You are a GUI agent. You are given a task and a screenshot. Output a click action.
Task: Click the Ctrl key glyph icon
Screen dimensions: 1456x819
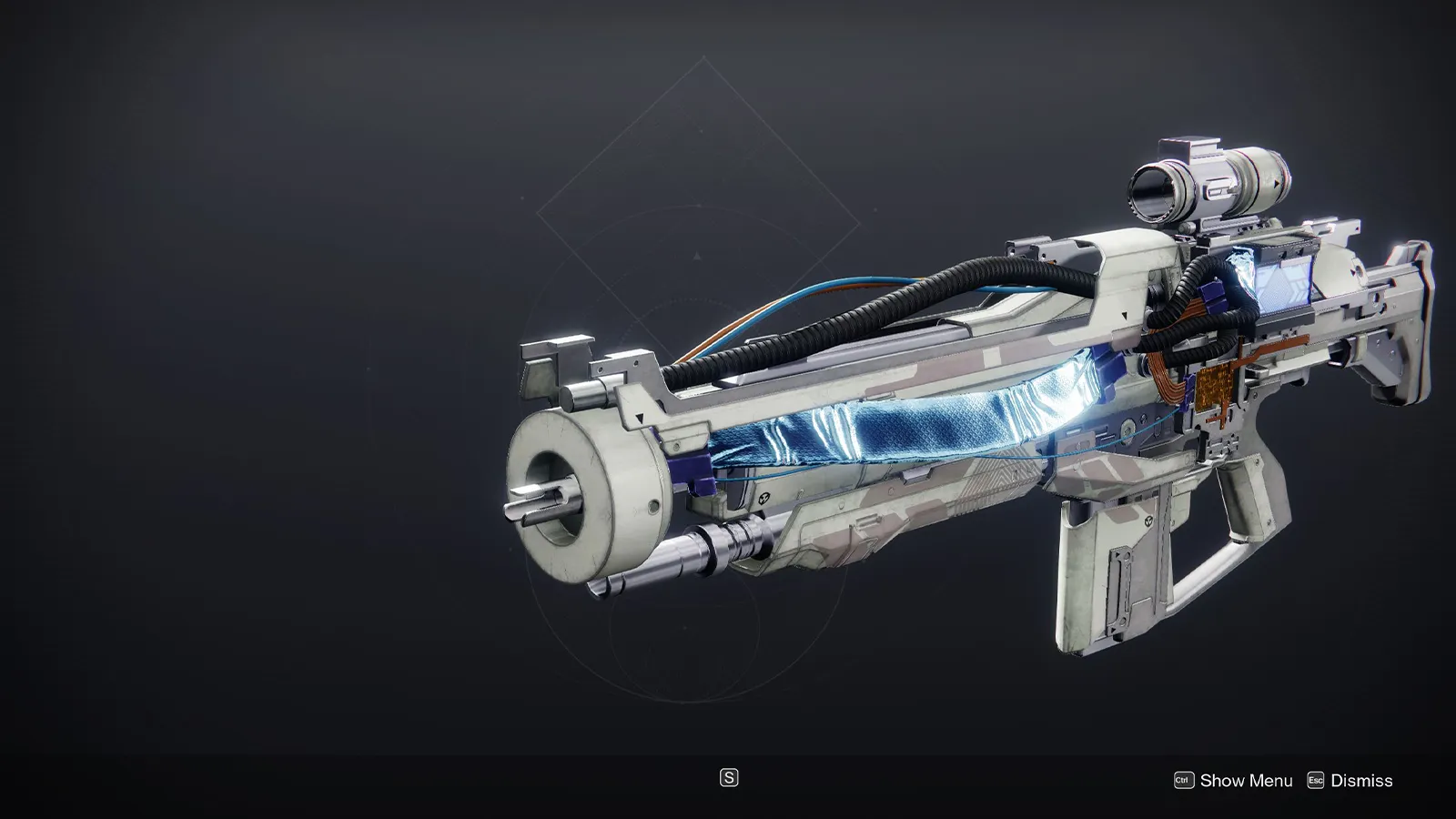1185,780
